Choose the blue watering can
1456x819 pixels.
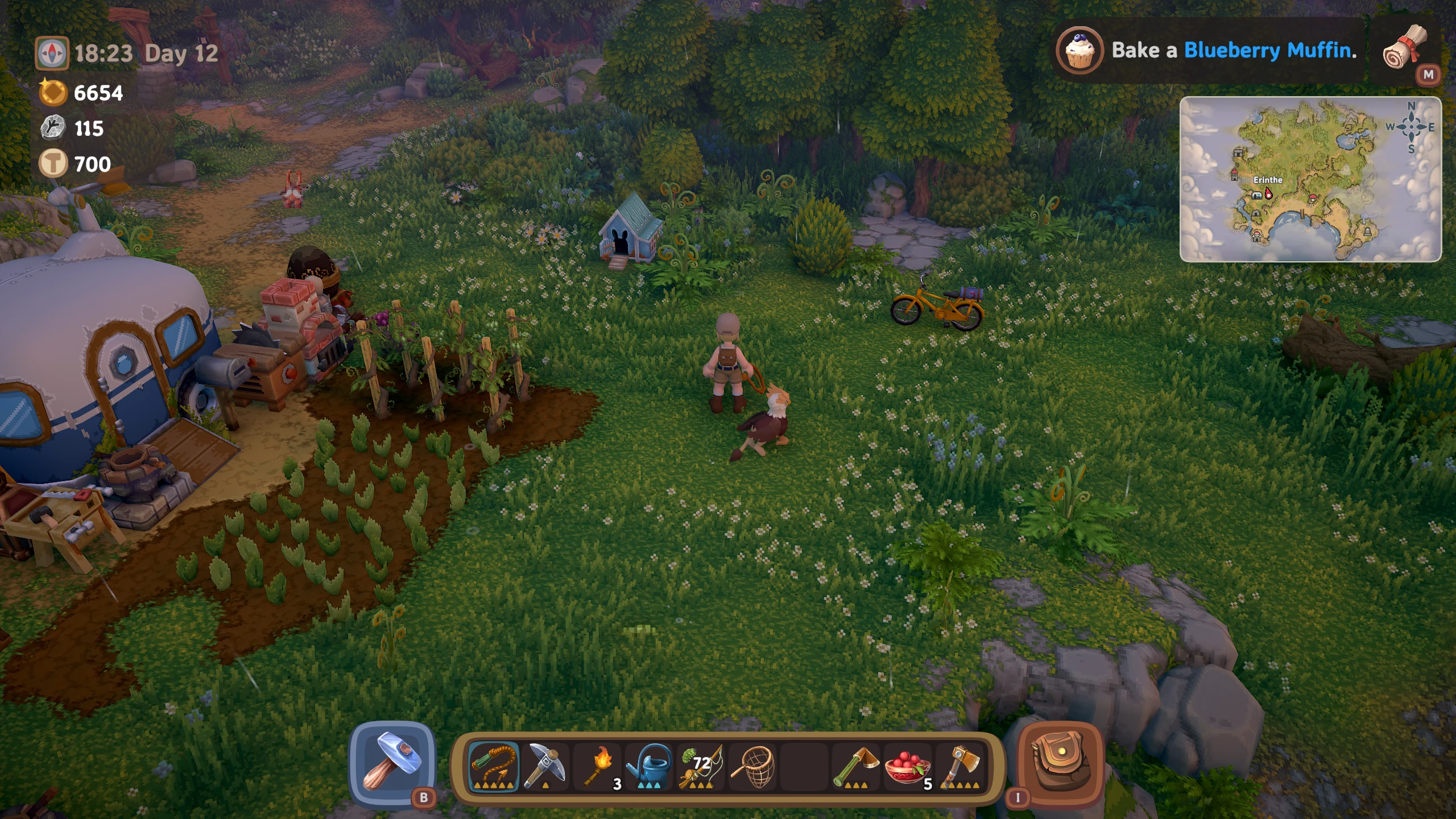650,766
